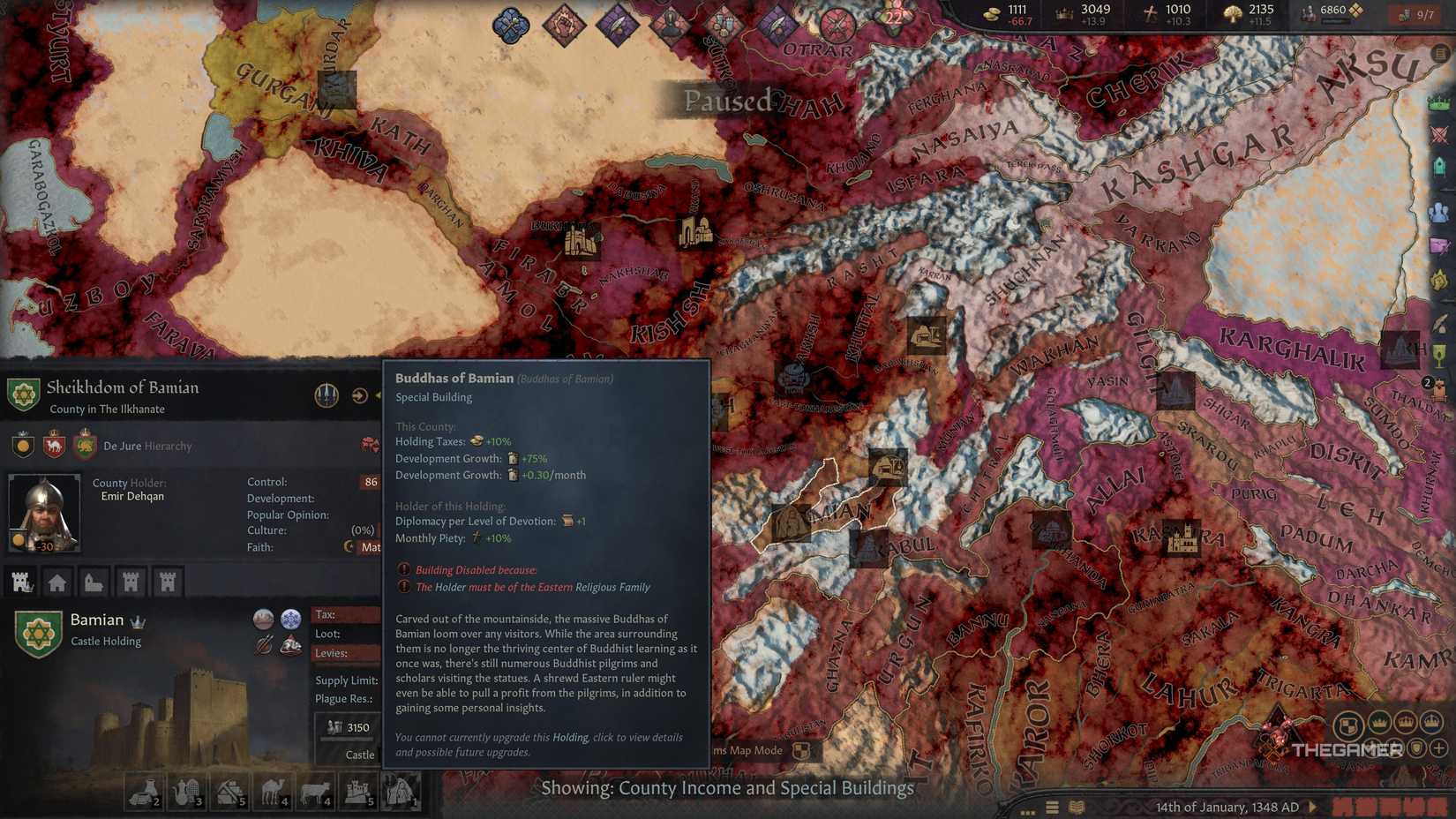Select the quill decisions icon on right sidebar
The height and width of the screenshot is (819, 1456).
1442,321
